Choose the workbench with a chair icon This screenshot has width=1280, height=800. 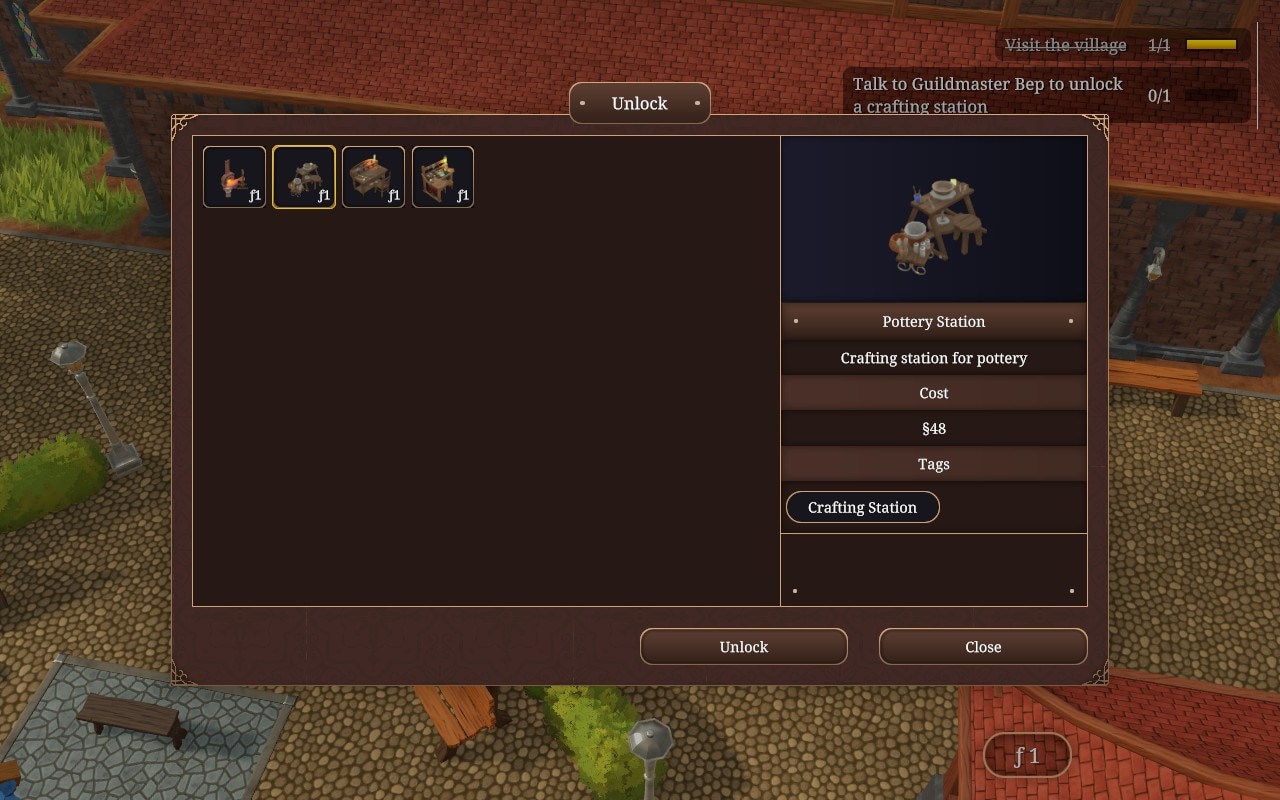(x=373, y=177)
